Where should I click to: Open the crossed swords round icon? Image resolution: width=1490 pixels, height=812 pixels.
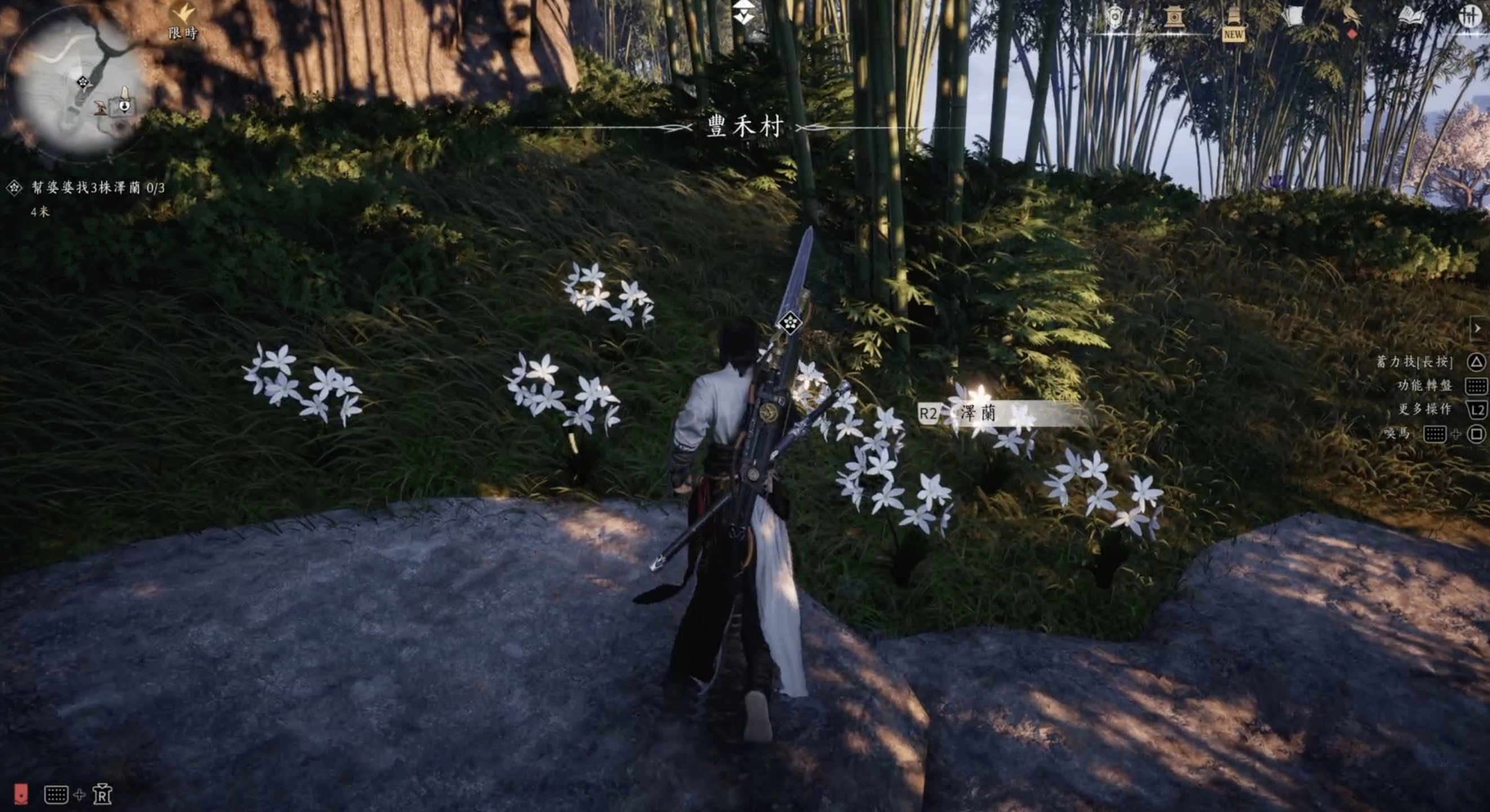(x=1470, y=16)
